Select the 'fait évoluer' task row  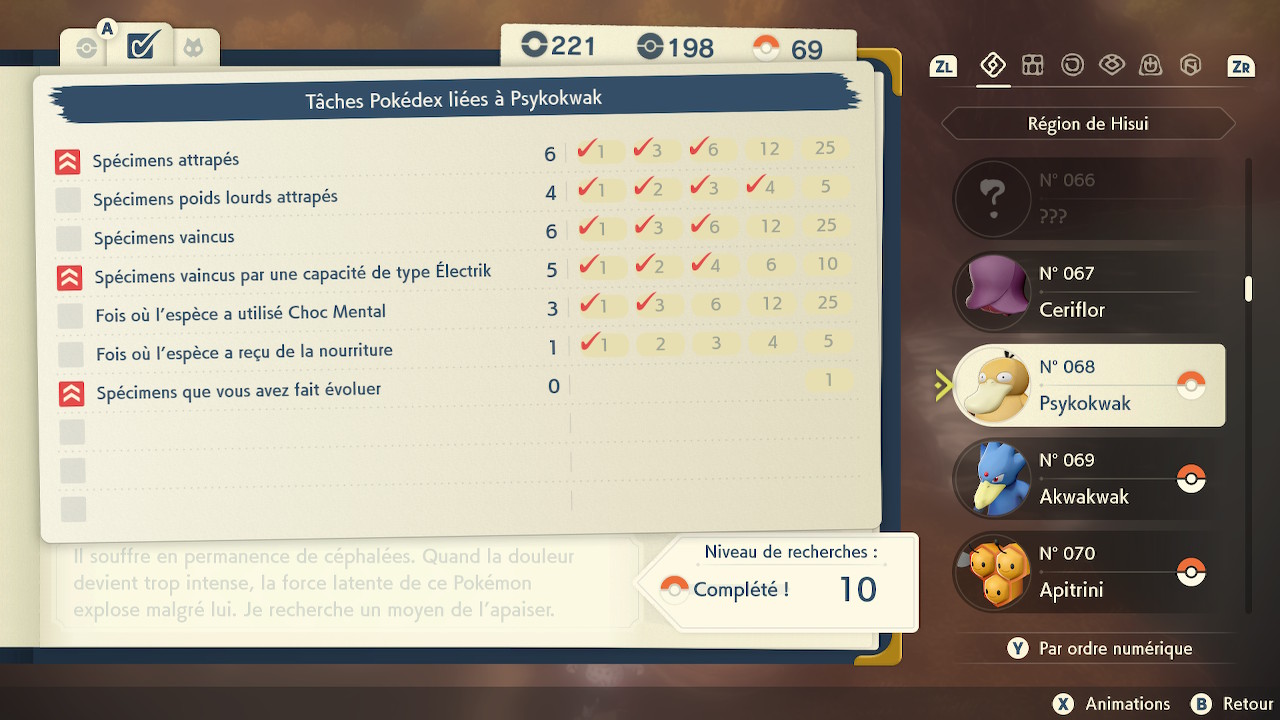click(238, 391)
